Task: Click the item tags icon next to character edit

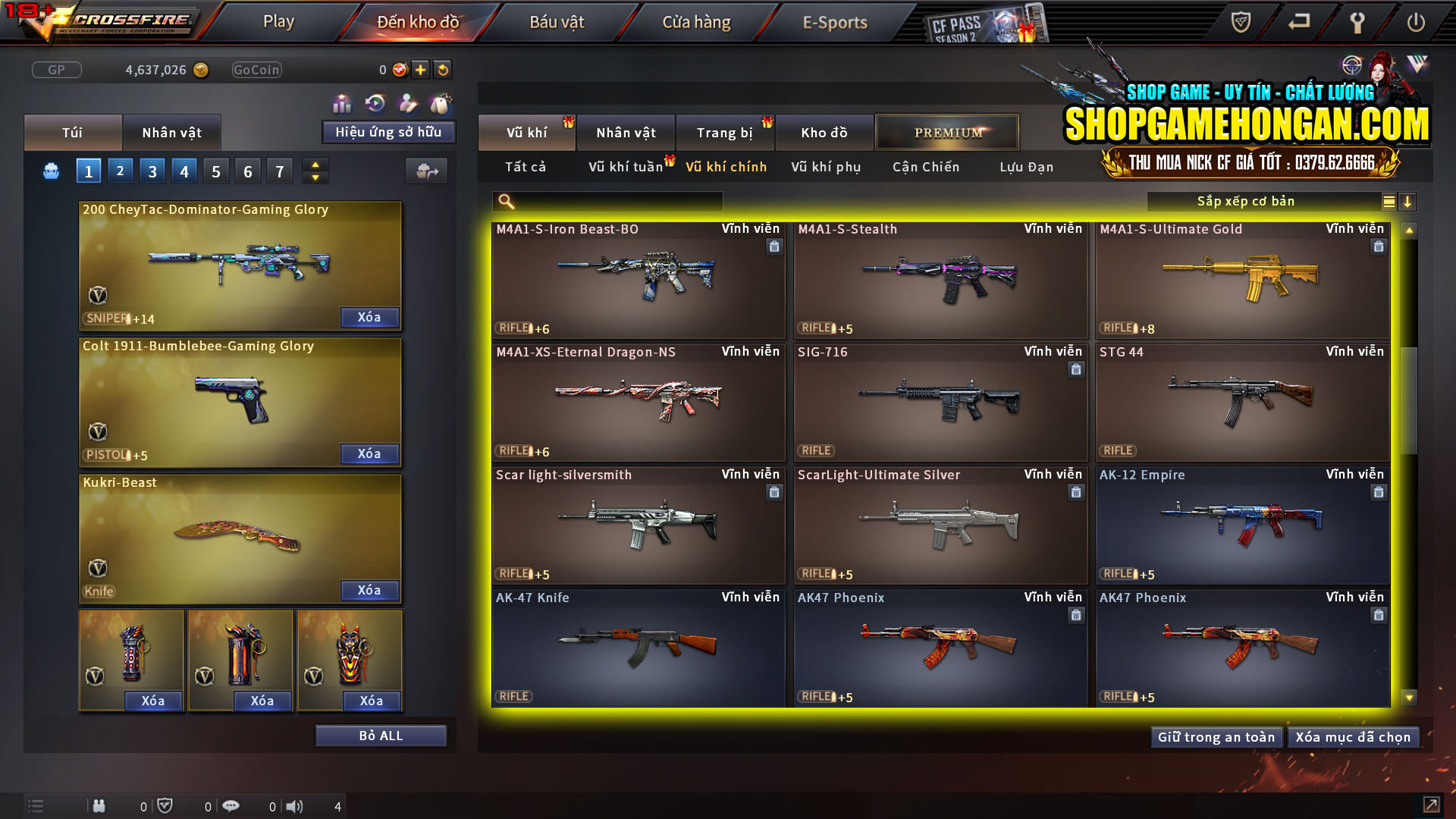Action: pyautogui.click(x=440, y=104)
